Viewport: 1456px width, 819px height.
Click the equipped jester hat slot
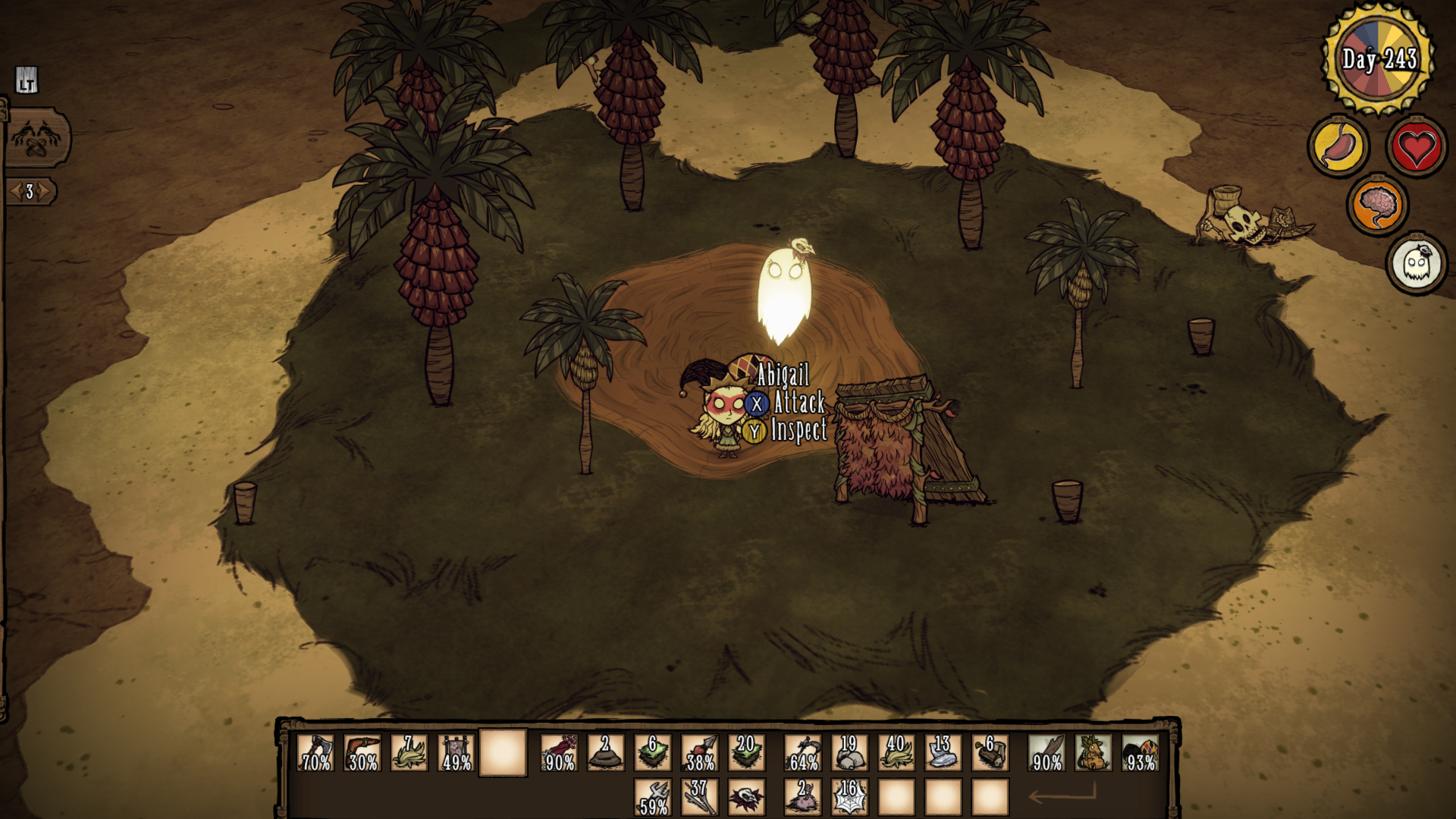(1140, 753)
